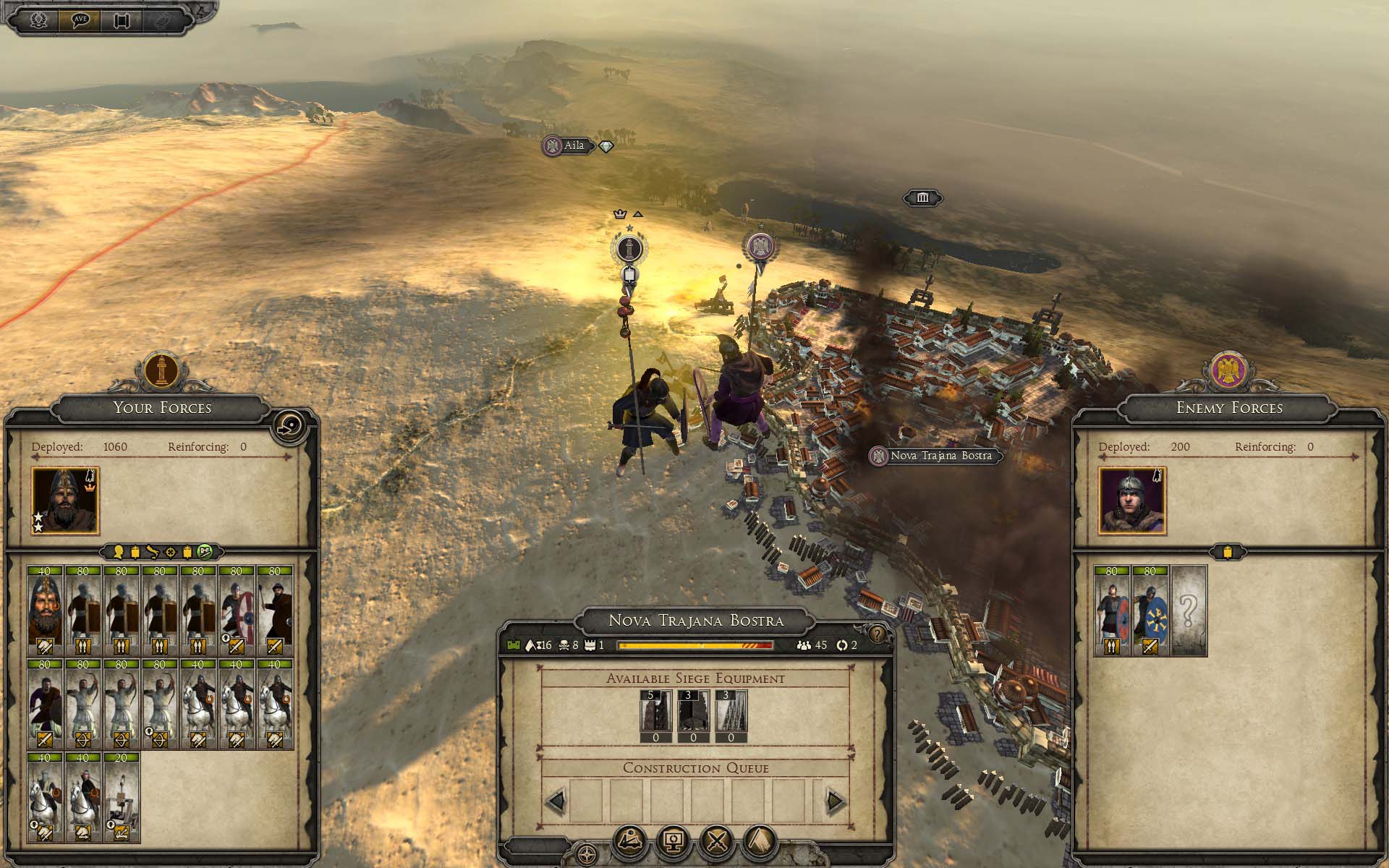
Task: Withdraw using the white flag button
Action: pos(760,841)
